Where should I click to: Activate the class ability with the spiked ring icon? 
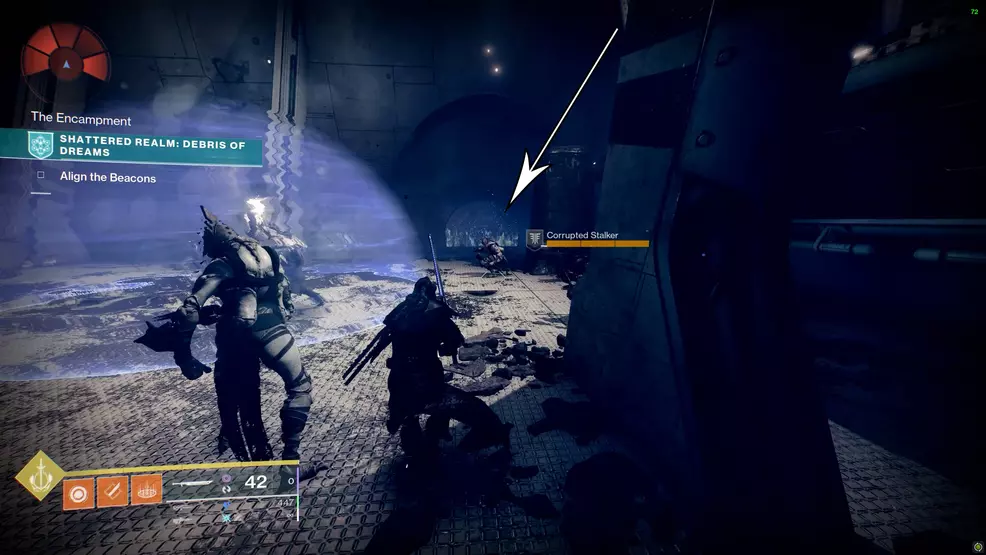point(146,491)
